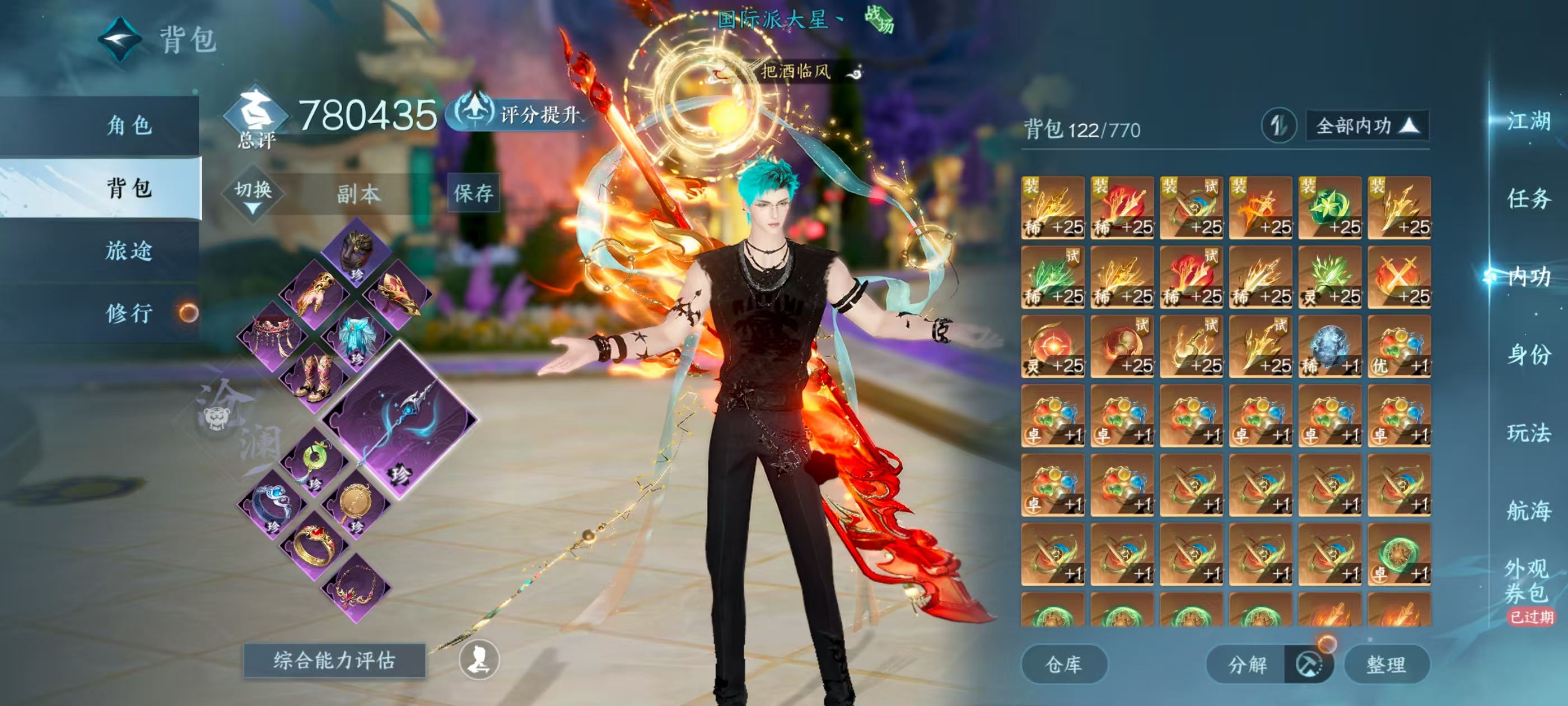Go to the 江湖 side menu
Image resolution: width=1568 pixels, height=706 pixels.
click(x=1528, y=120)
